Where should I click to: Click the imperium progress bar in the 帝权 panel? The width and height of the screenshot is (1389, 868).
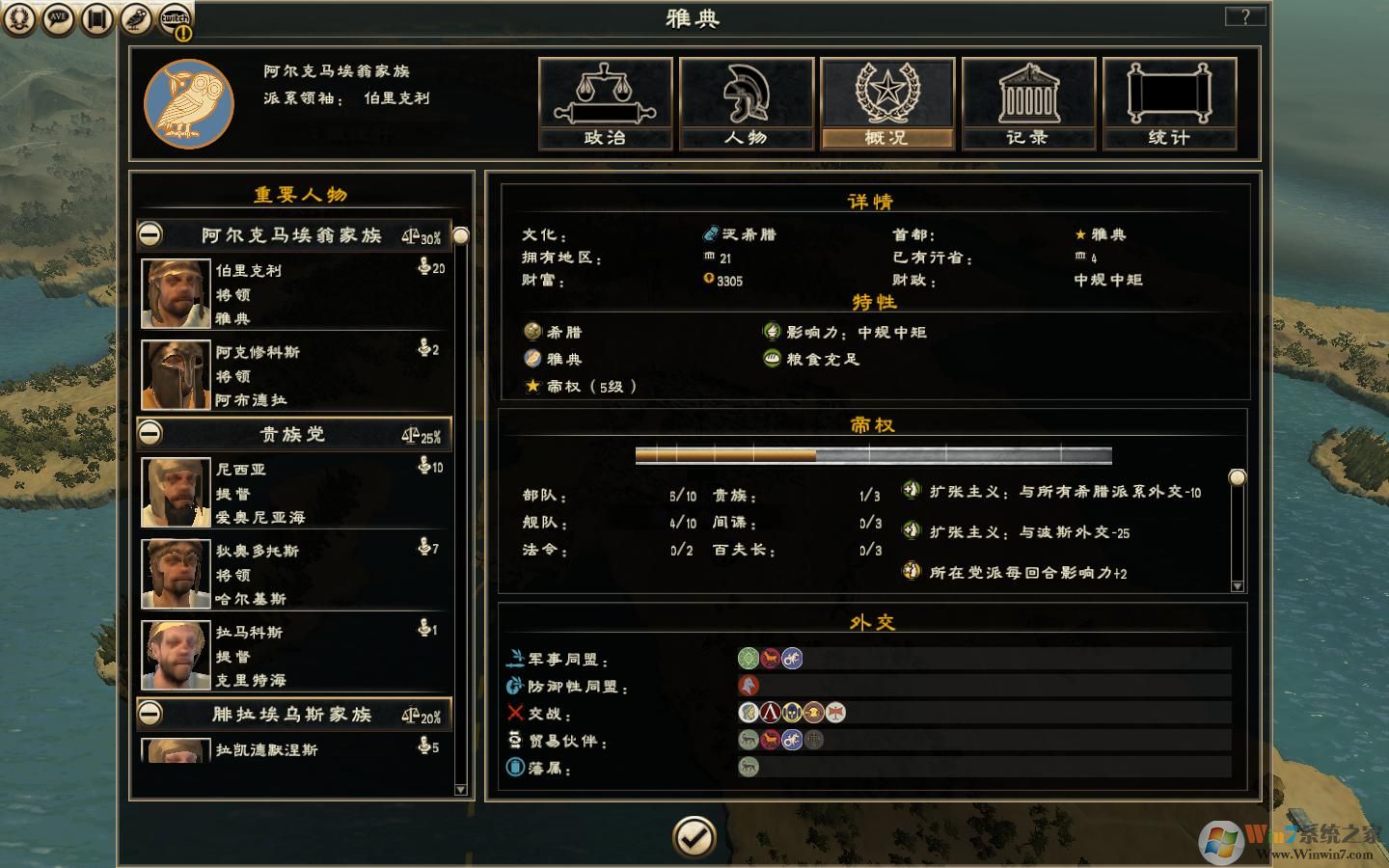[x=872, y=453]
